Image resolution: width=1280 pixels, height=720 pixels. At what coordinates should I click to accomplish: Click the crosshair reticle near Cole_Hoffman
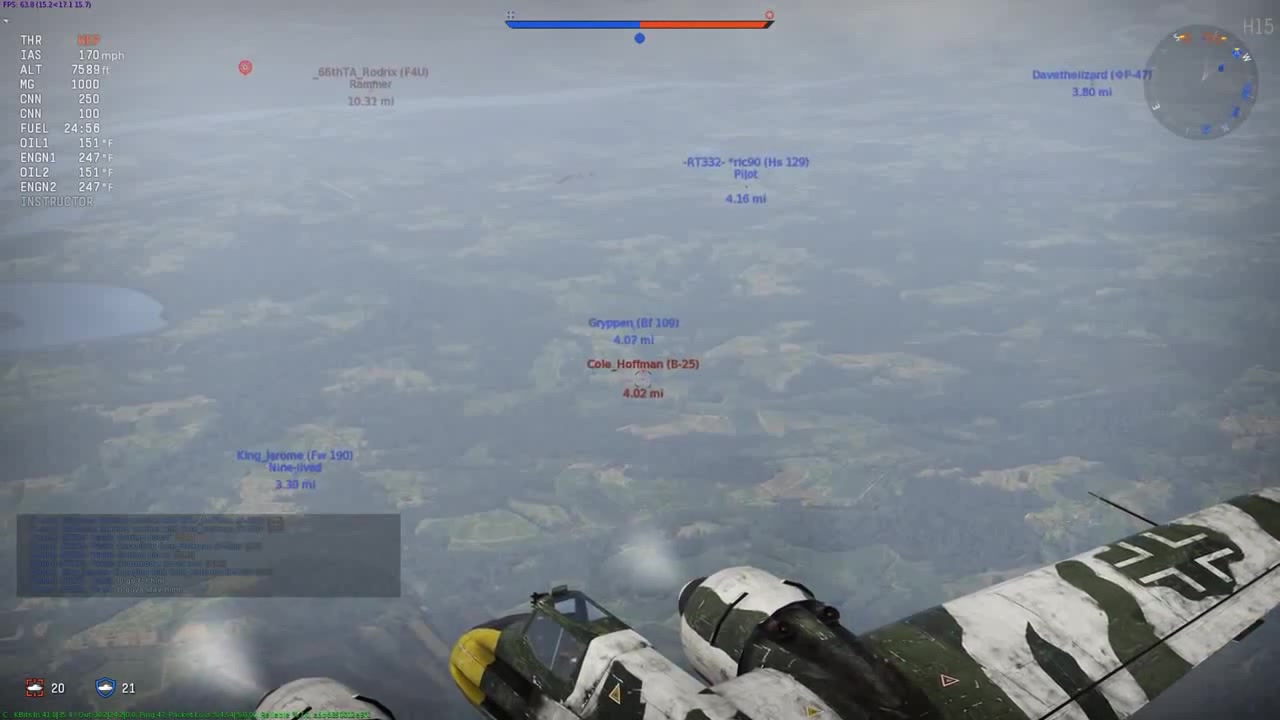click(643, 378)
